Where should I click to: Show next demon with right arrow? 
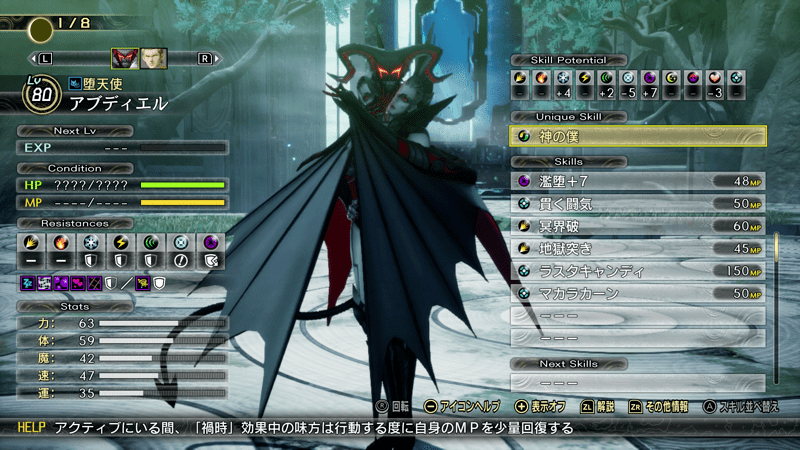pos(204,58)
